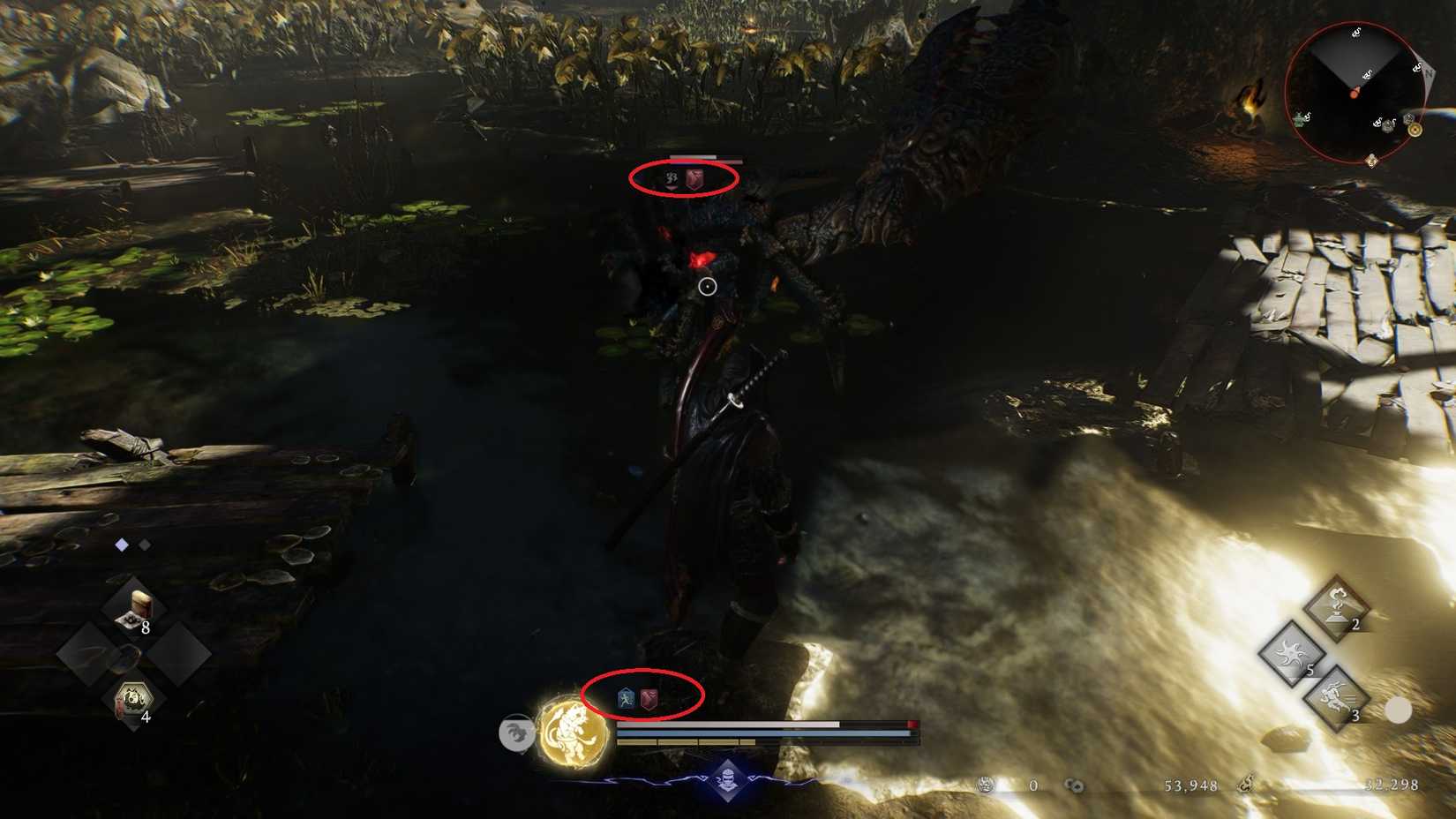Viewport: 1456px width, 819px height.
Task: Click the bonfire marker on the minimap
Action: [1415, 130]
